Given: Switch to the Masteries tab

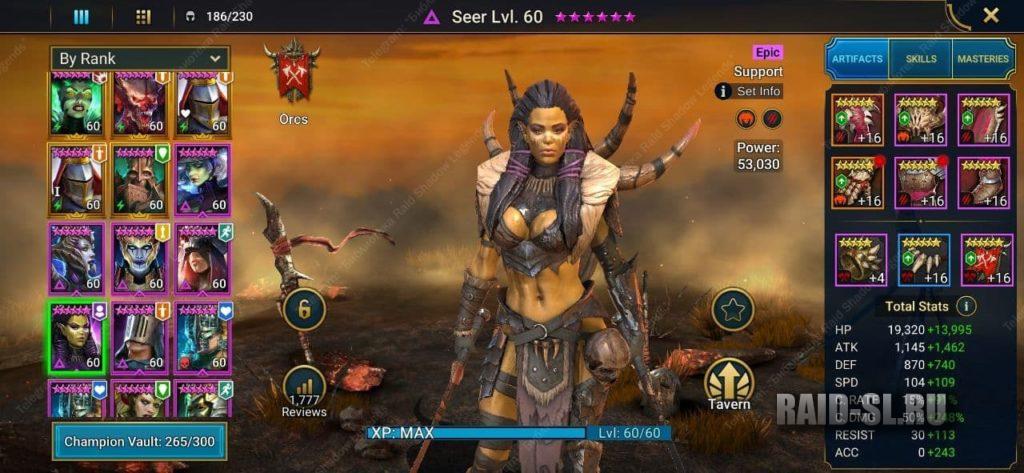Looking at the screenshot, I should tap(983, 59).
